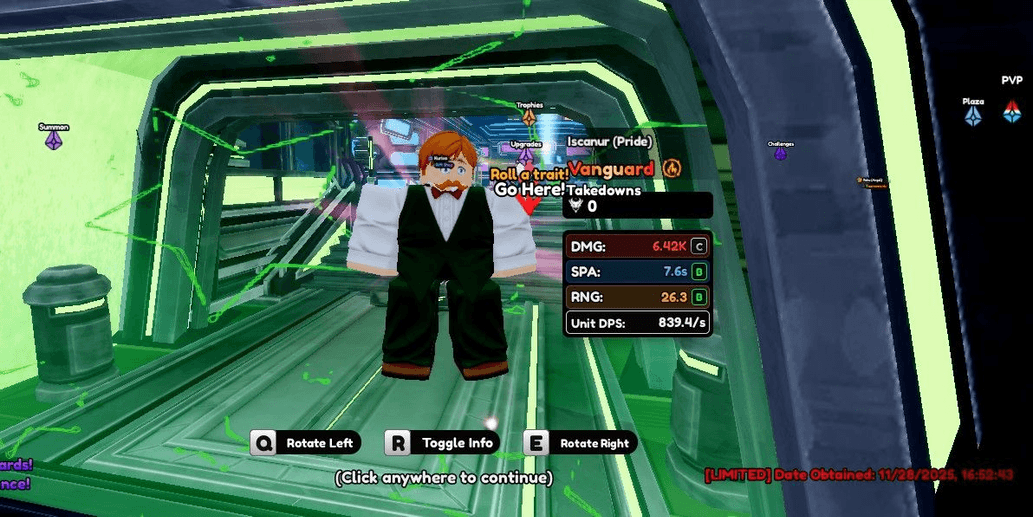
Task: Select the Rotate Right button
Action: click(580, 443)
